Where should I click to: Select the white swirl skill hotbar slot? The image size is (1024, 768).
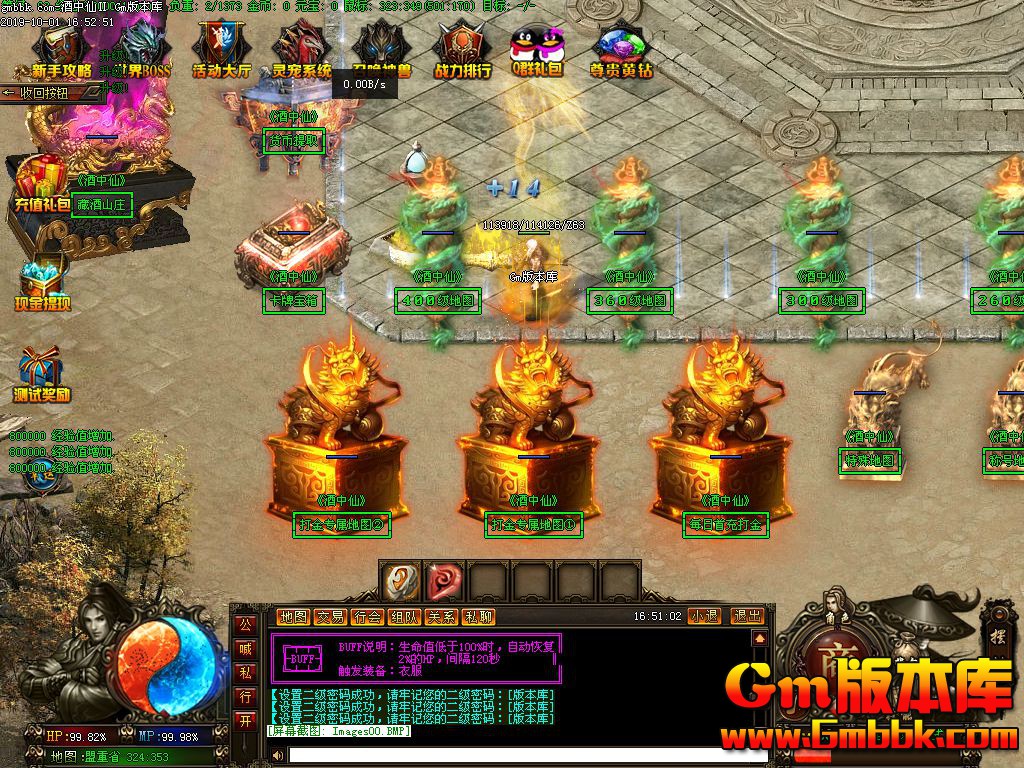click(401, 580)
